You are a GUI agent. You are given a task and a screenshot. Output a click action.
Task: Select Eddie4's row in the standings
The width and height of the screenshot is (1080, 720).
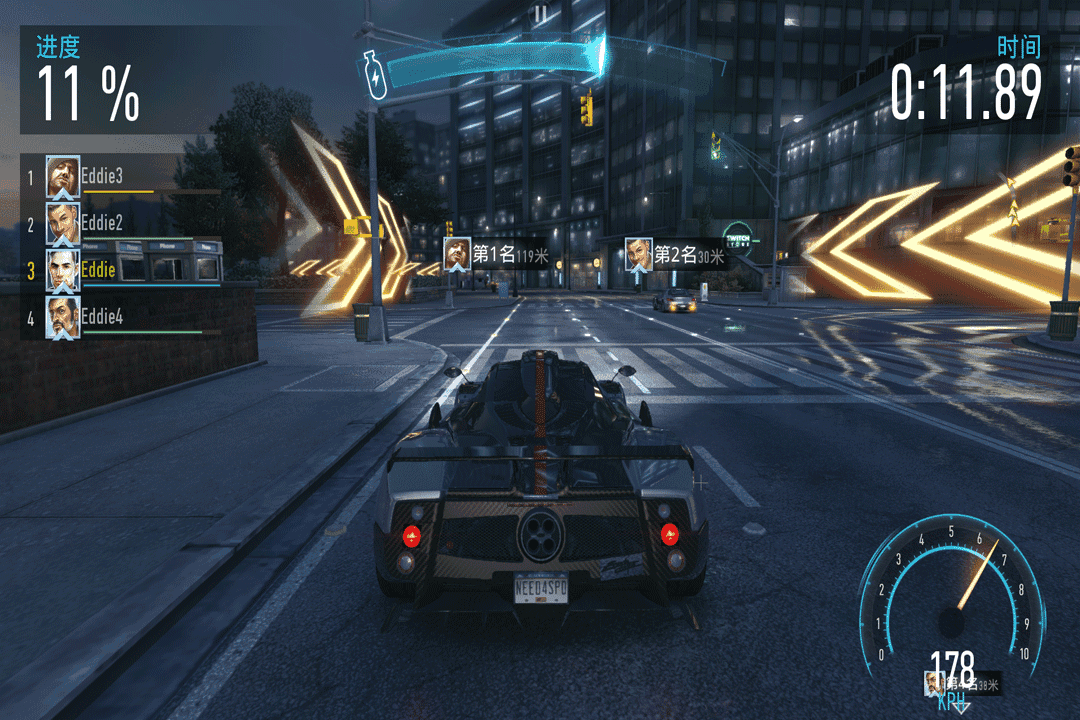point(120,317)
